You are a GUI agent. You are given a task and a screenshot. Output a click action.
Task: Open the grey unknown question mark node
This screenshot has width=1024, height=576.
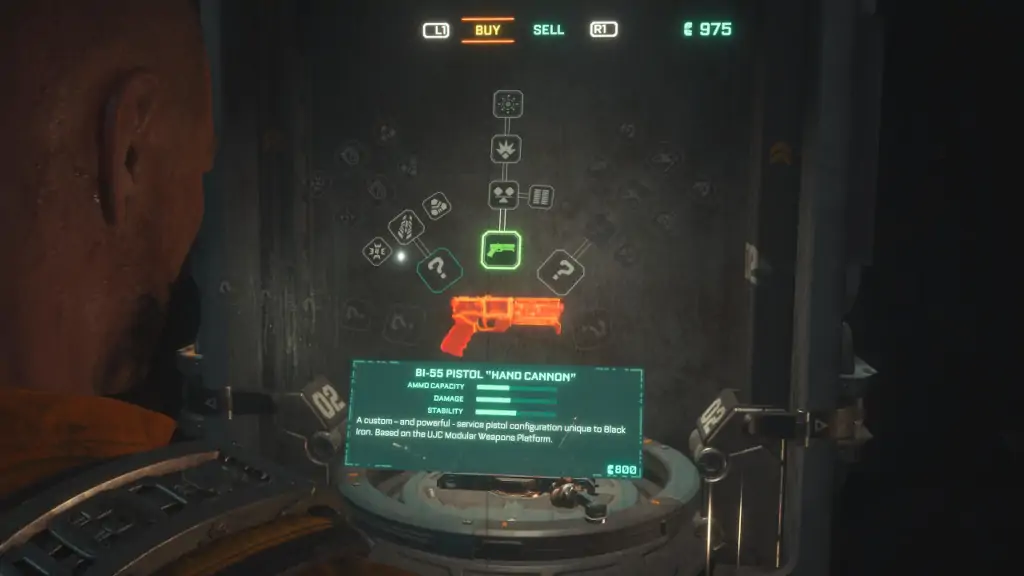[561, 271]
